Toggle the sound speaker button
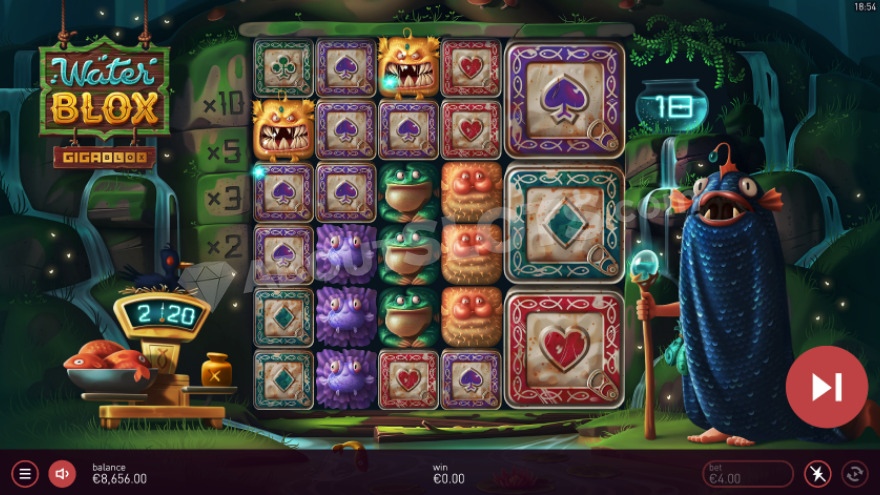The width and height of the screenshot is (880, 495). 62,473
